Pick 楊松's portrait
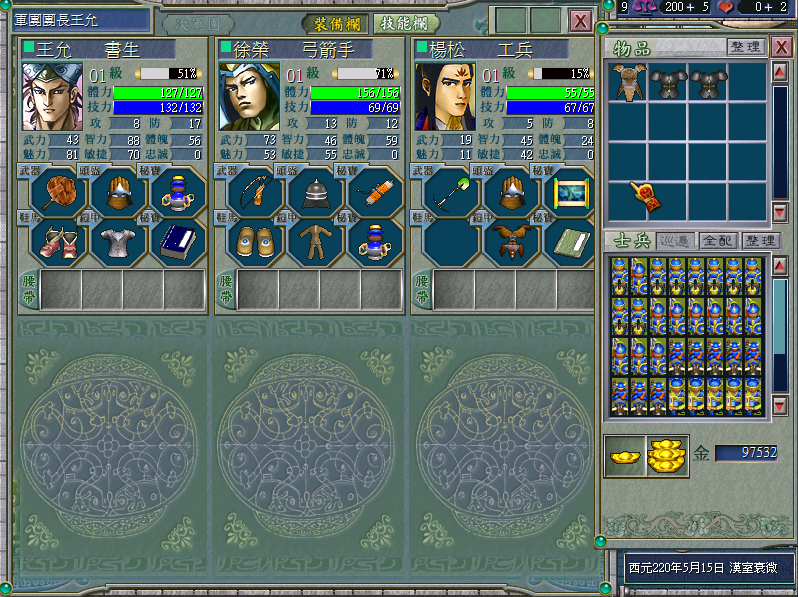The image size is (798, 597). [x=444, y=96]
